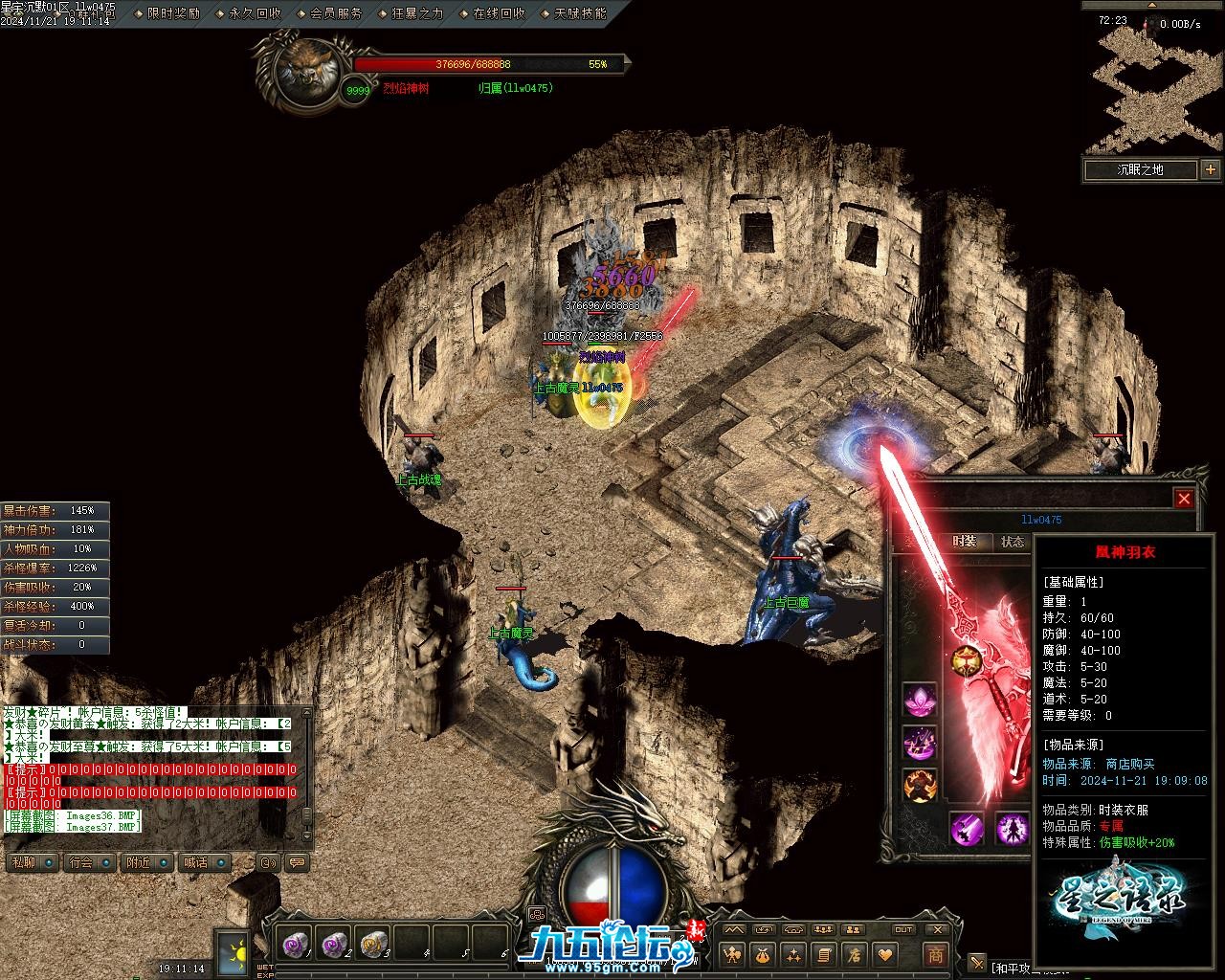Select the pink lotus fashion slot

920,700
